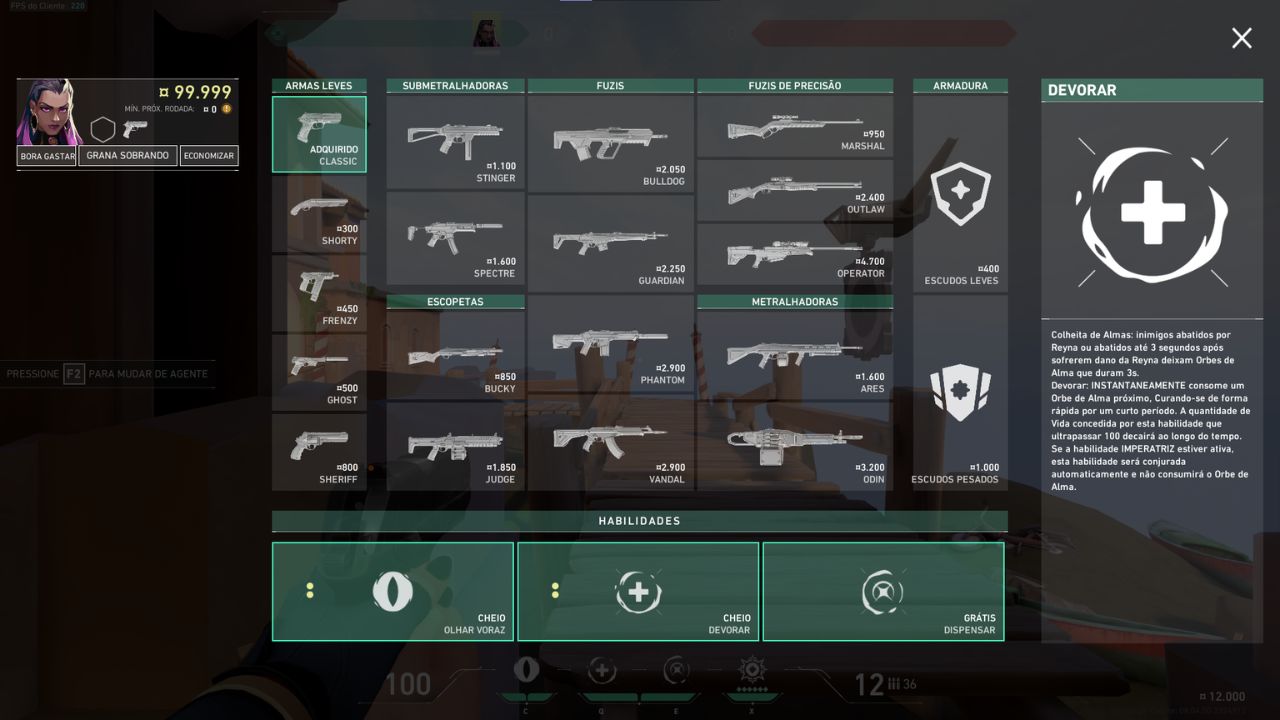Toggle the ECONOMIZAR save signal
Viewport: 1280px width, 720px height.
(208, 155)
